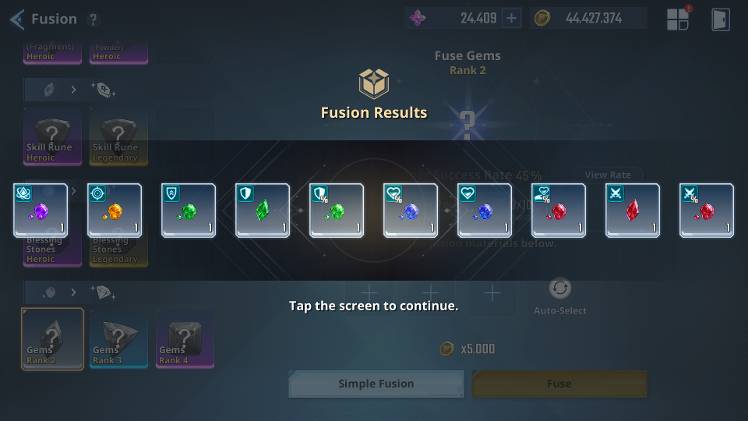Select the green crystal shard gem result
The image size is (748, 421).
click(x=262, y=210)
